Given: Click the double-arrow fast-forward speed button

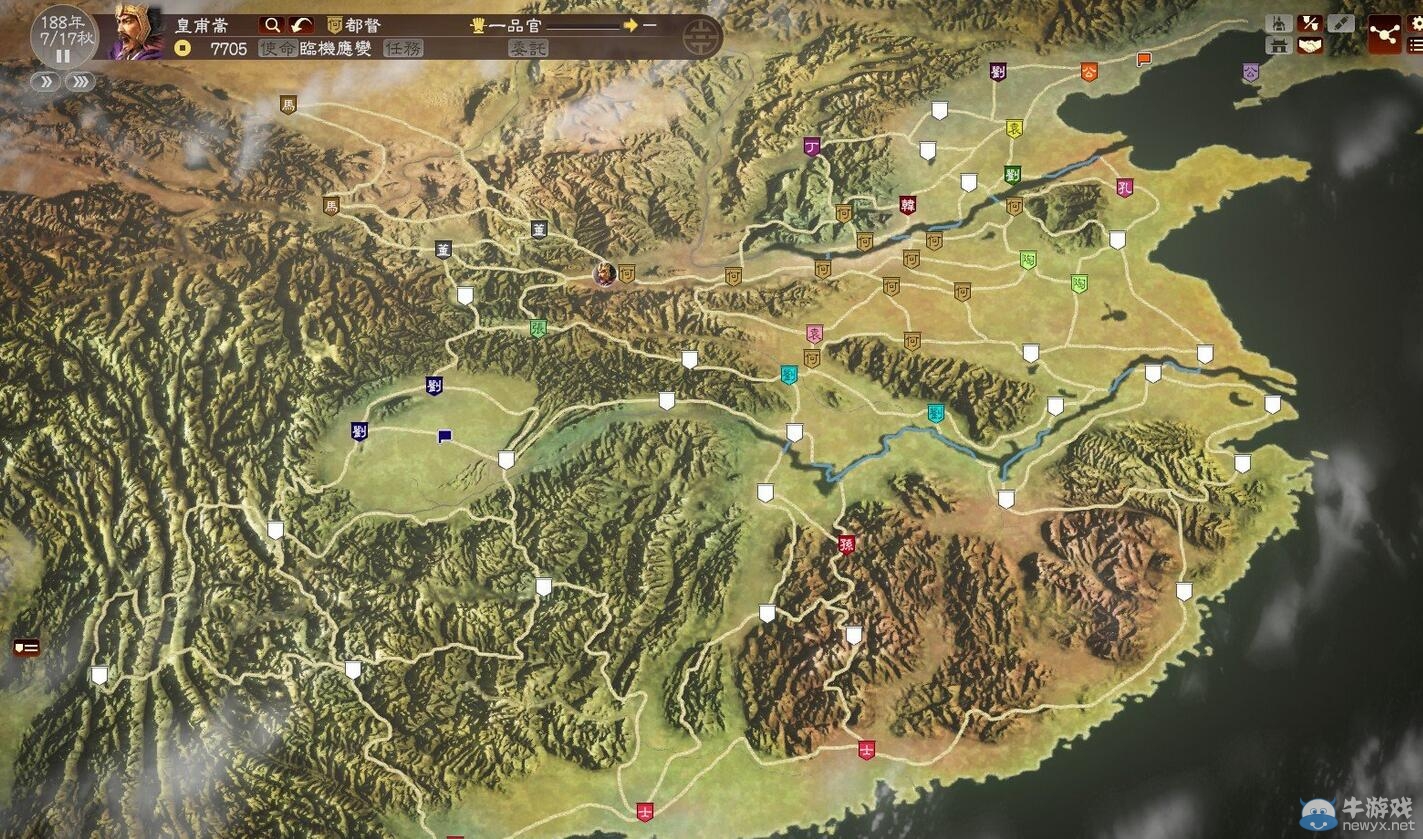Looking at the screenshot, I should 46,82.
